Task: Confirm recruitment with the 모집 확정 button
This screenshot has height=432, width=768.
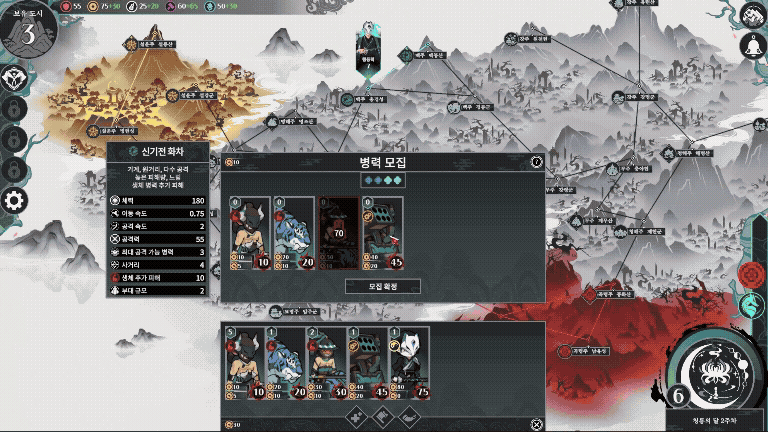Action: pos(383,286)
